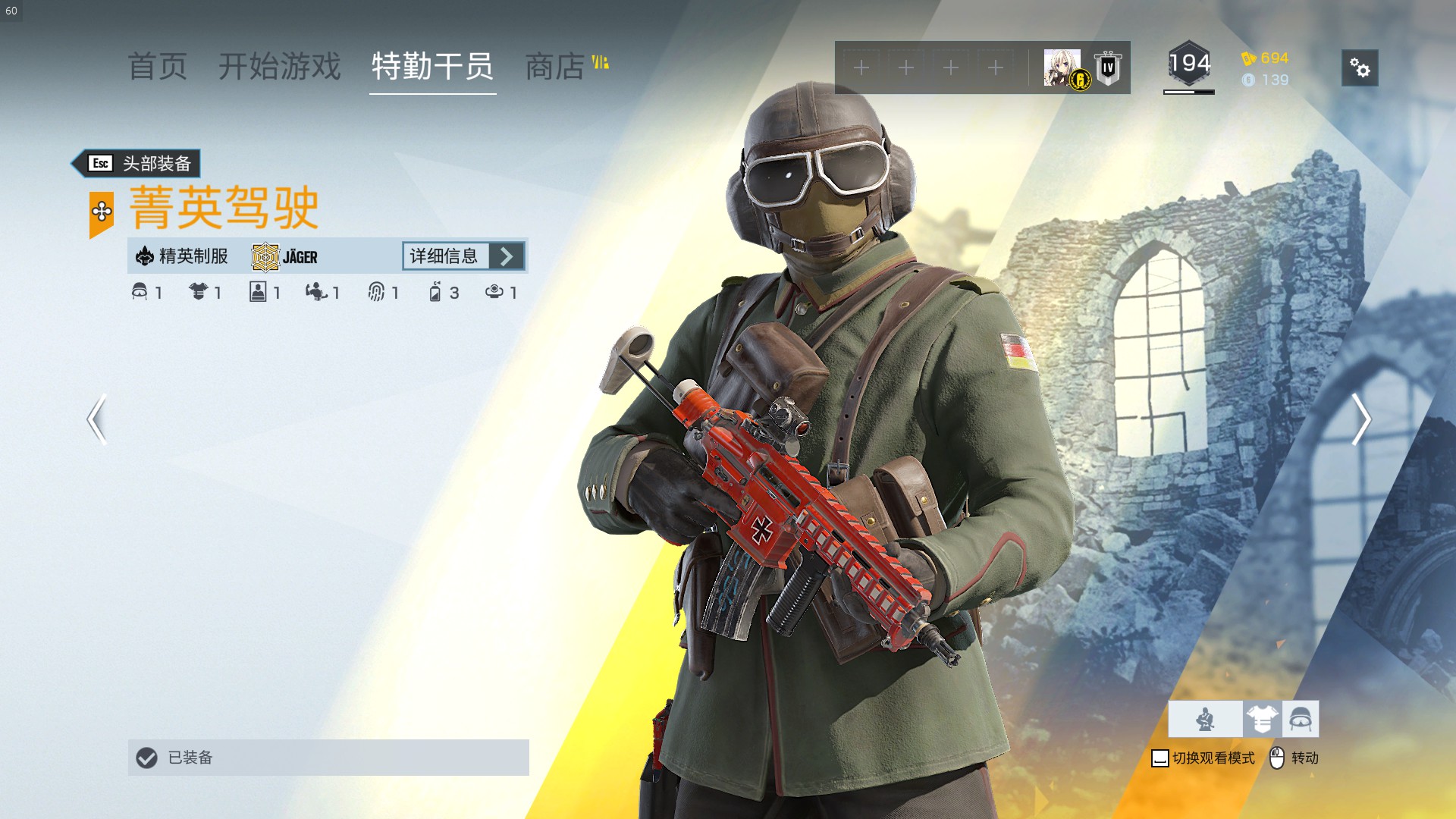Open the 开始游戏 play tab

tap(280, 67)
